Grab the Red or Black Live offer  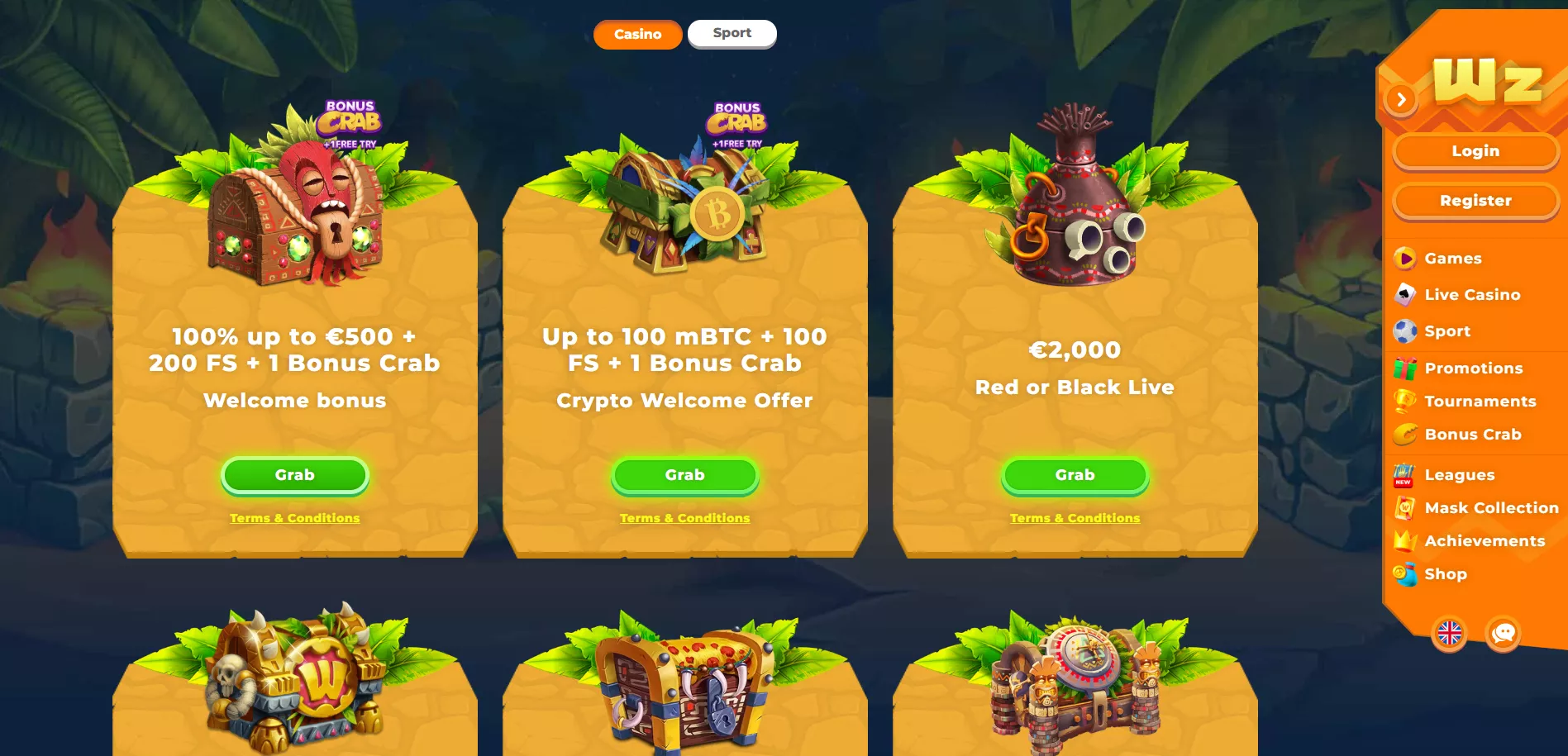pyautogui.click(x=1075, y=475)
